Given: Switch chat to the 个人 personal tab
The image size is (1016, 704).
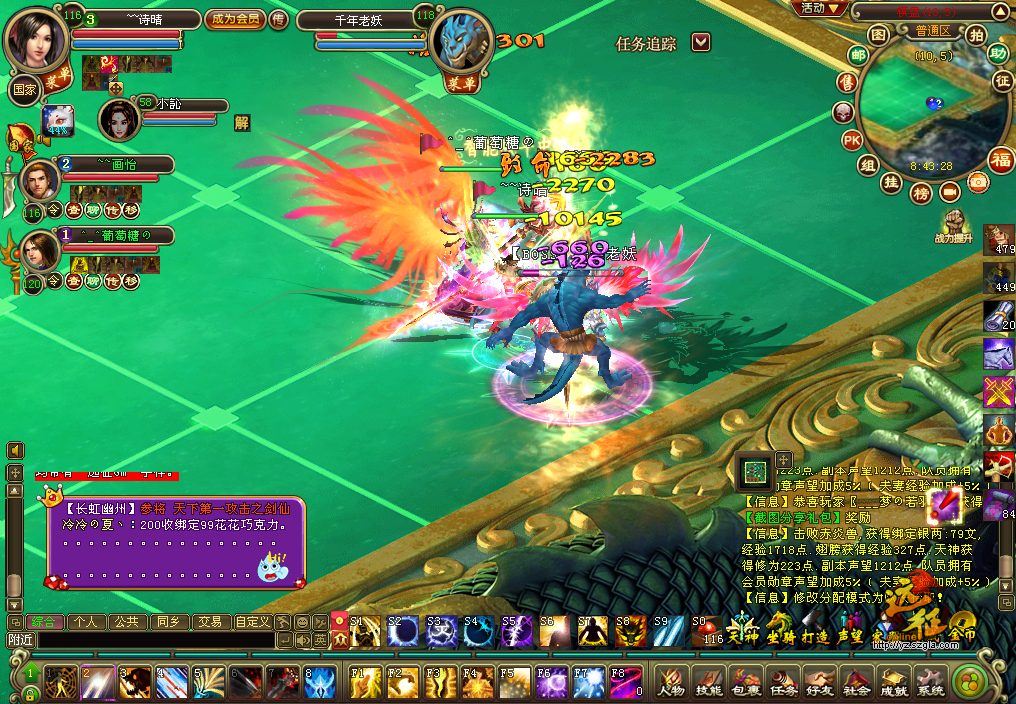Looking at the screenshot, I should (86, 621).
